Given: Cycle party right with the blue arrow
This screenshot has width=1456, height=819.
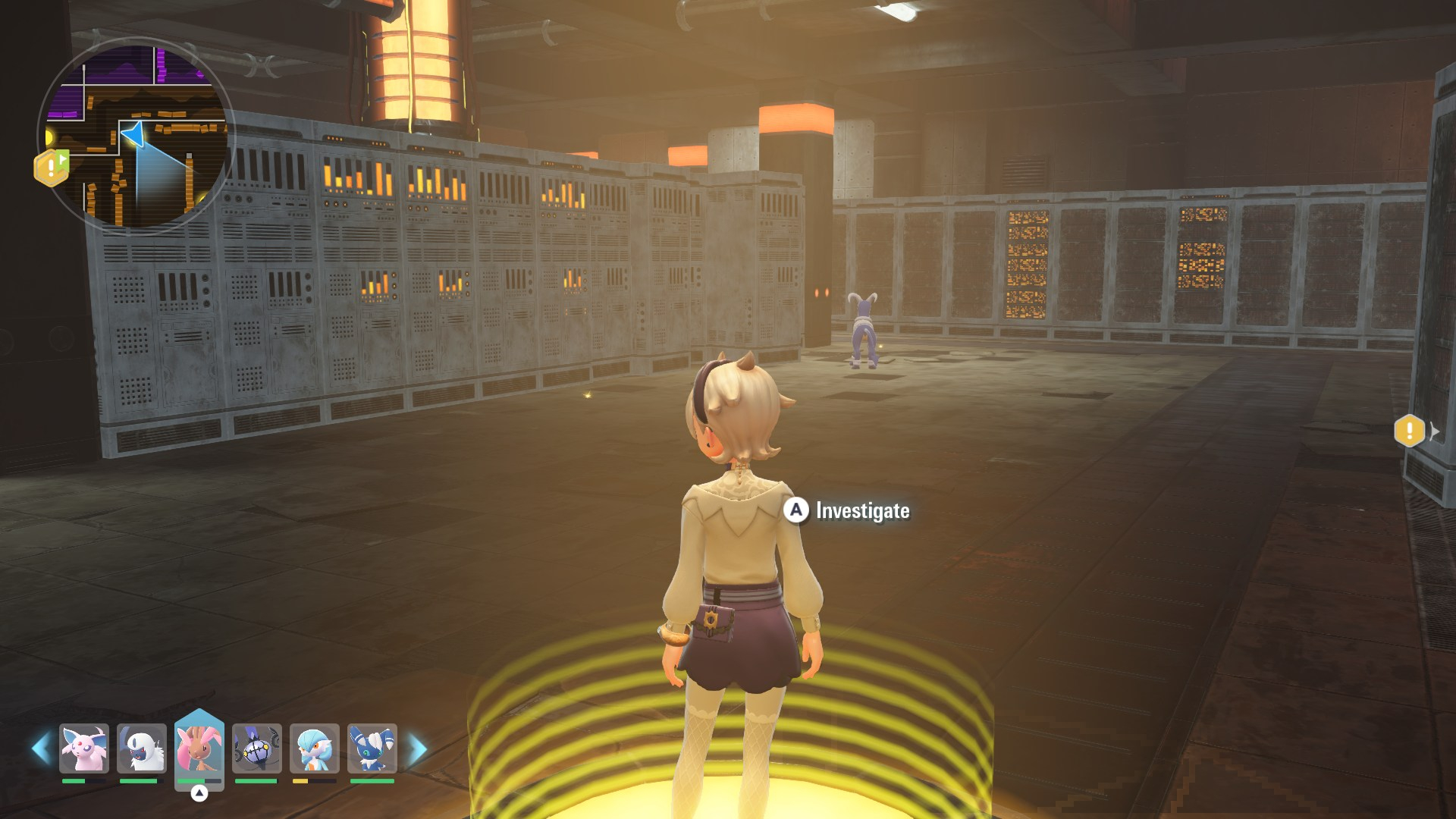Looking at the screenshot, I should pyautogui.click(x=417, y=748).
